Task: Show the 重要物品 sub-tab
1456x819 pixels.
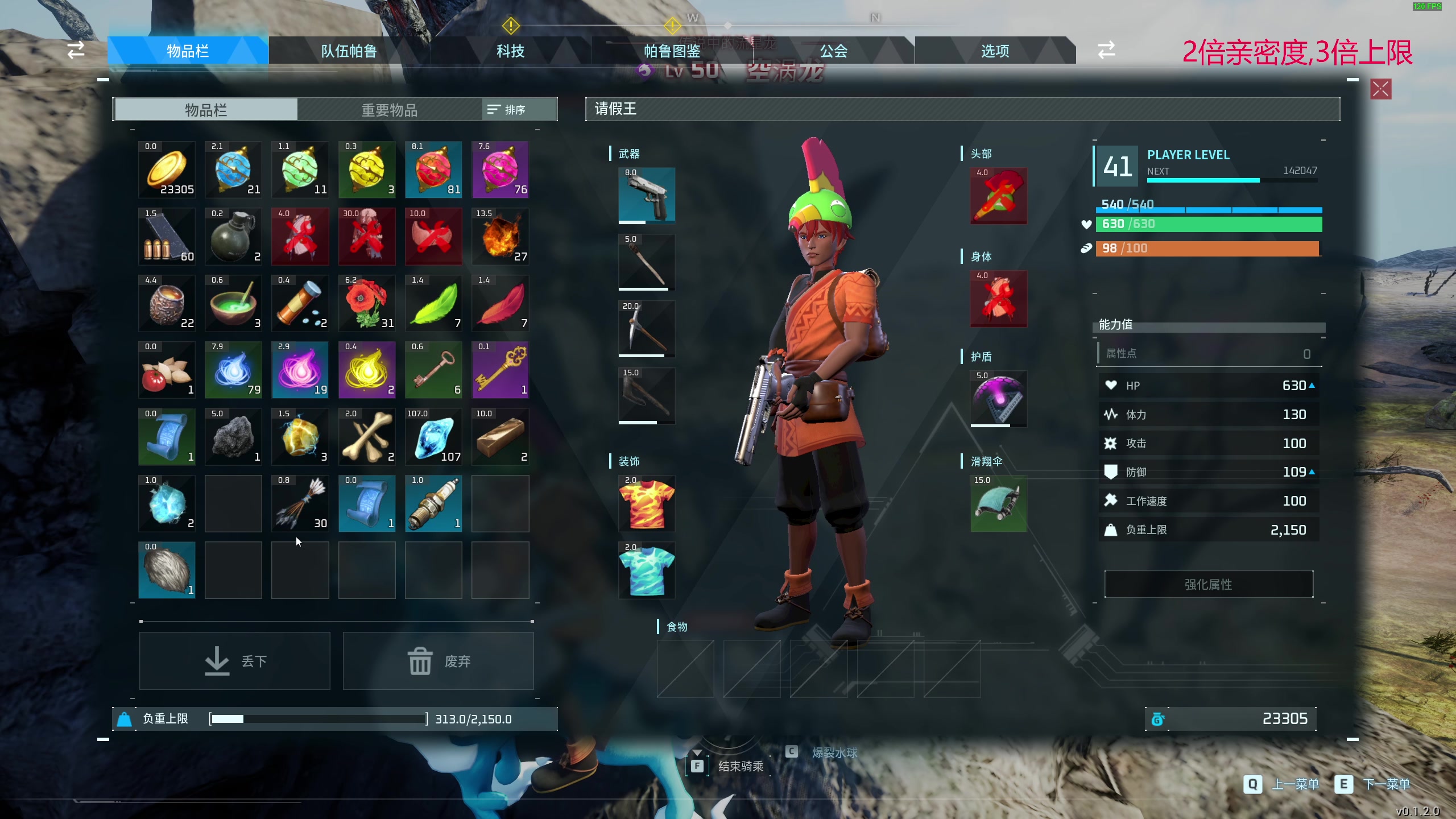Action: tap(390, 110)
